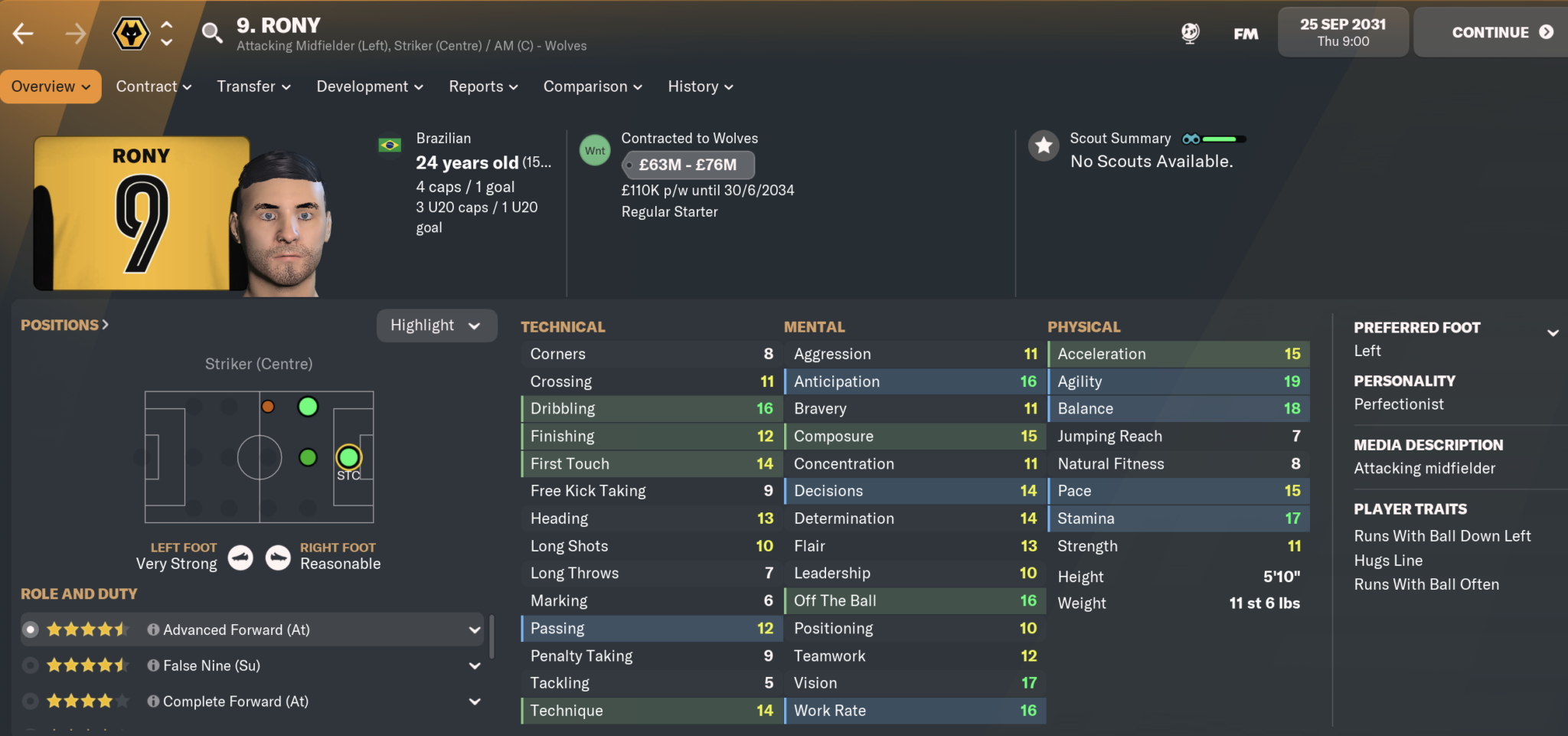Select the Advanced Forward role radio button
This screenshot has width=1568, height=736.
(x=31, y=629)
